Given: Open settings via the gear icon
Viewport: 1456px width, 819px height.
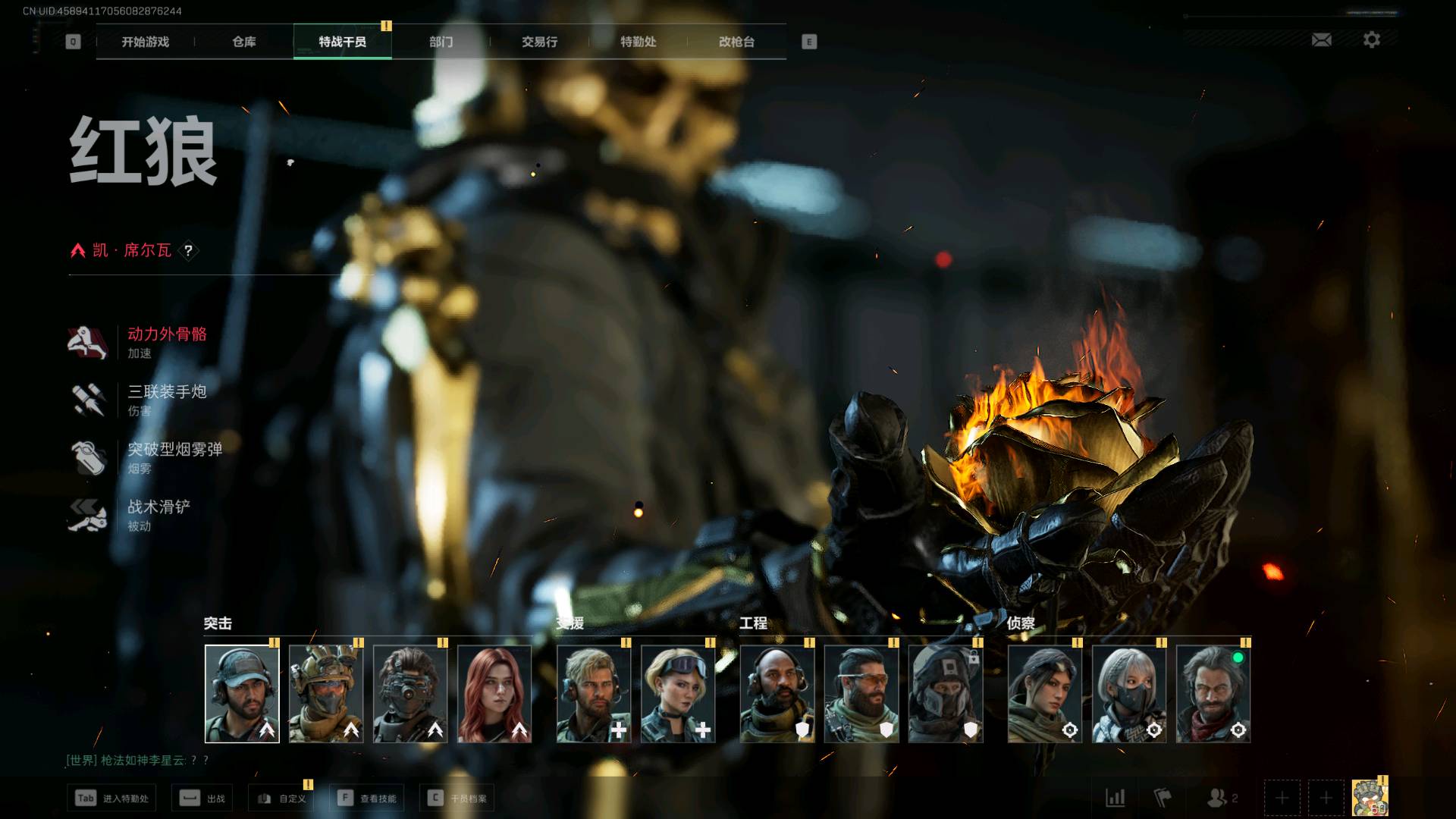Looking at the screenshot, I should click(1371, 40).
